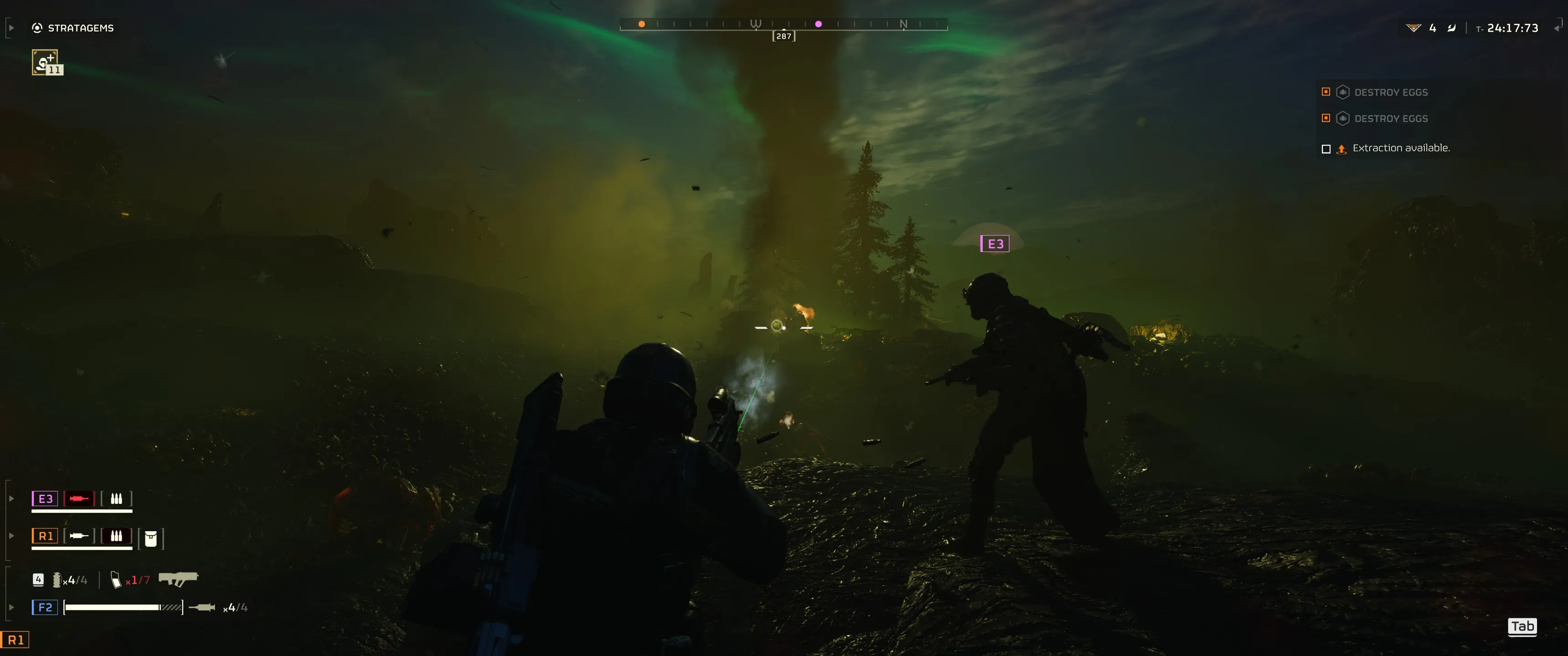Click R1's backpack icon
The height and width of the screenshot is (656, 1568).
(x=151, y=538)
